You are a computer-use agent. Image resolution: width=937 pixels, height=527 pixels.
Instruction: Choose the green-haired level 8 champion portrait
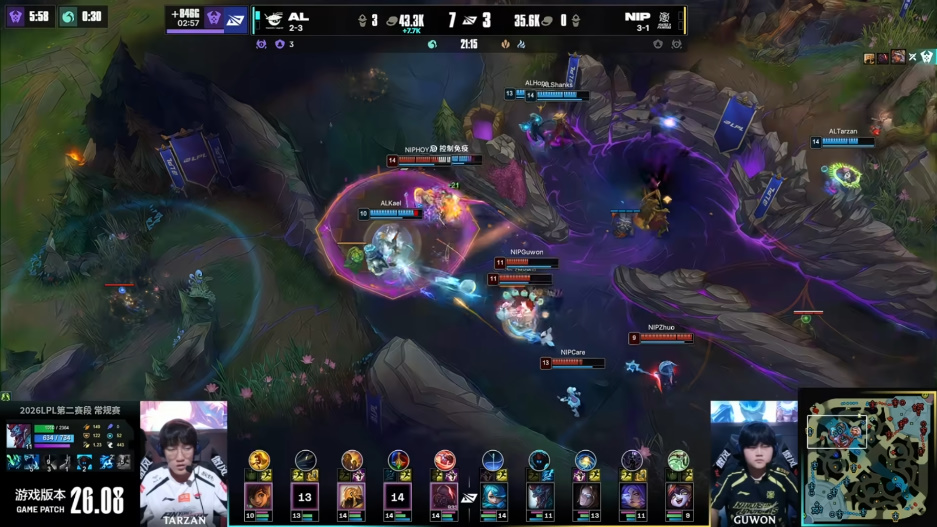pyautogui.click(x=679, y=496)
